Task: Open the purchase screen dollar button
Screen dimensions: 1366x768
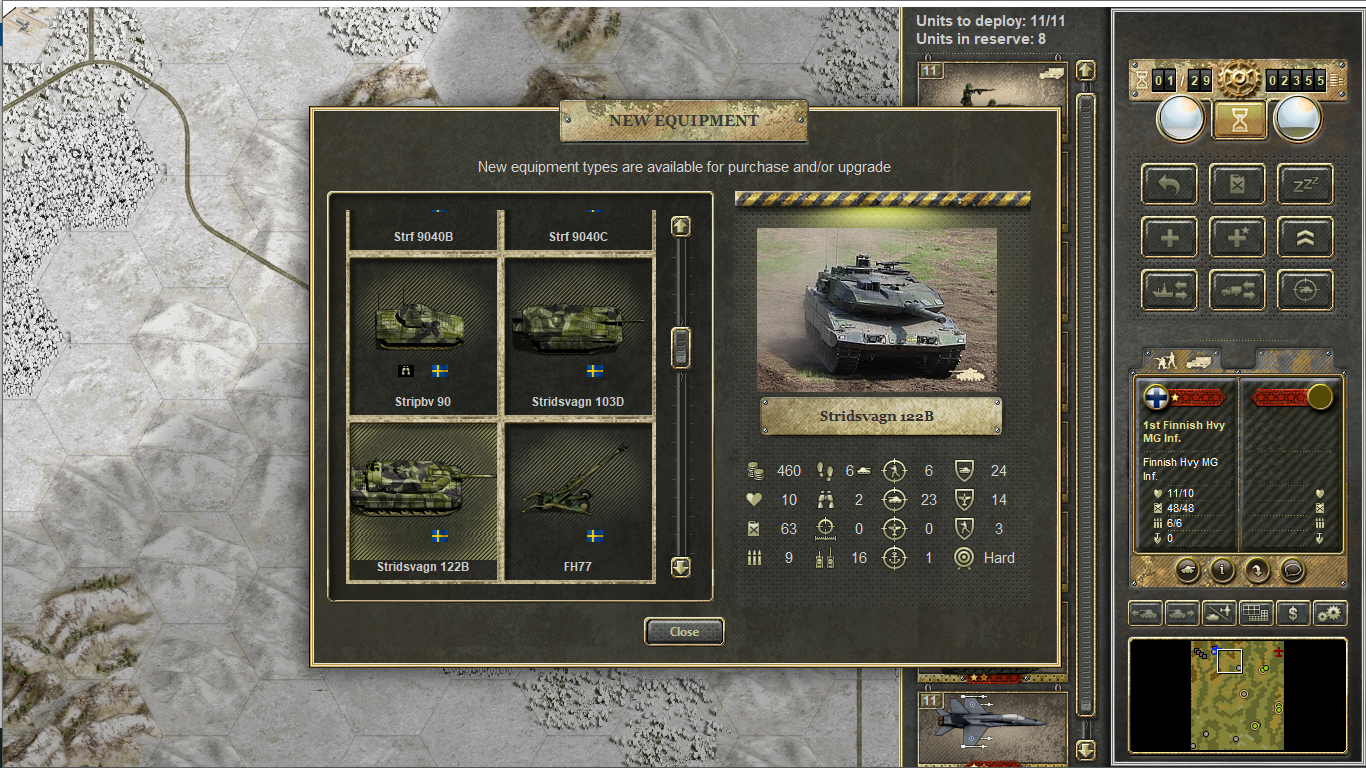Action: [1293, 613]
